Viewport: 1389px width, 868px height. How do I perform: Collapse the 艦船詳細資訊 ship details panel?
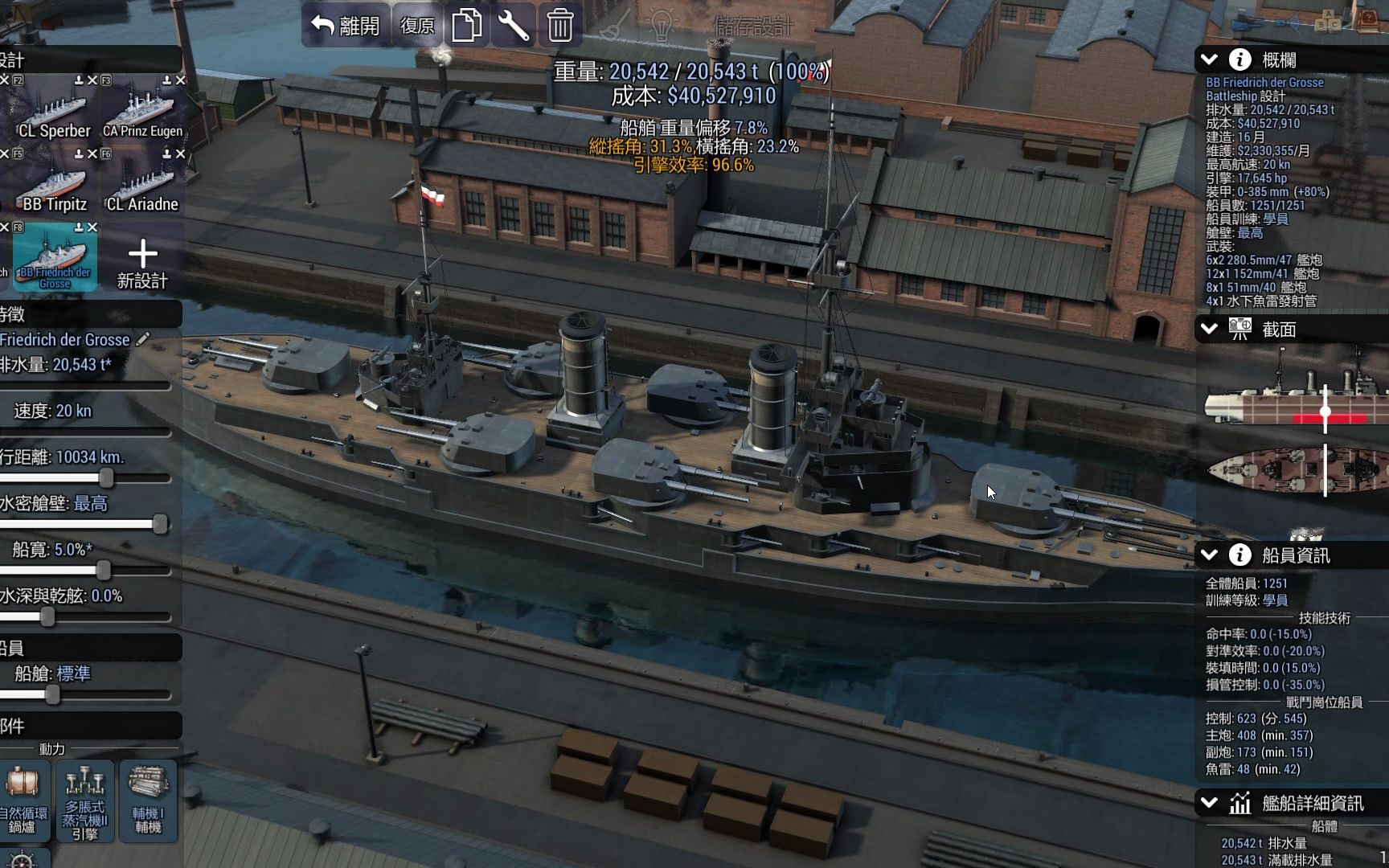(1209, 802)
